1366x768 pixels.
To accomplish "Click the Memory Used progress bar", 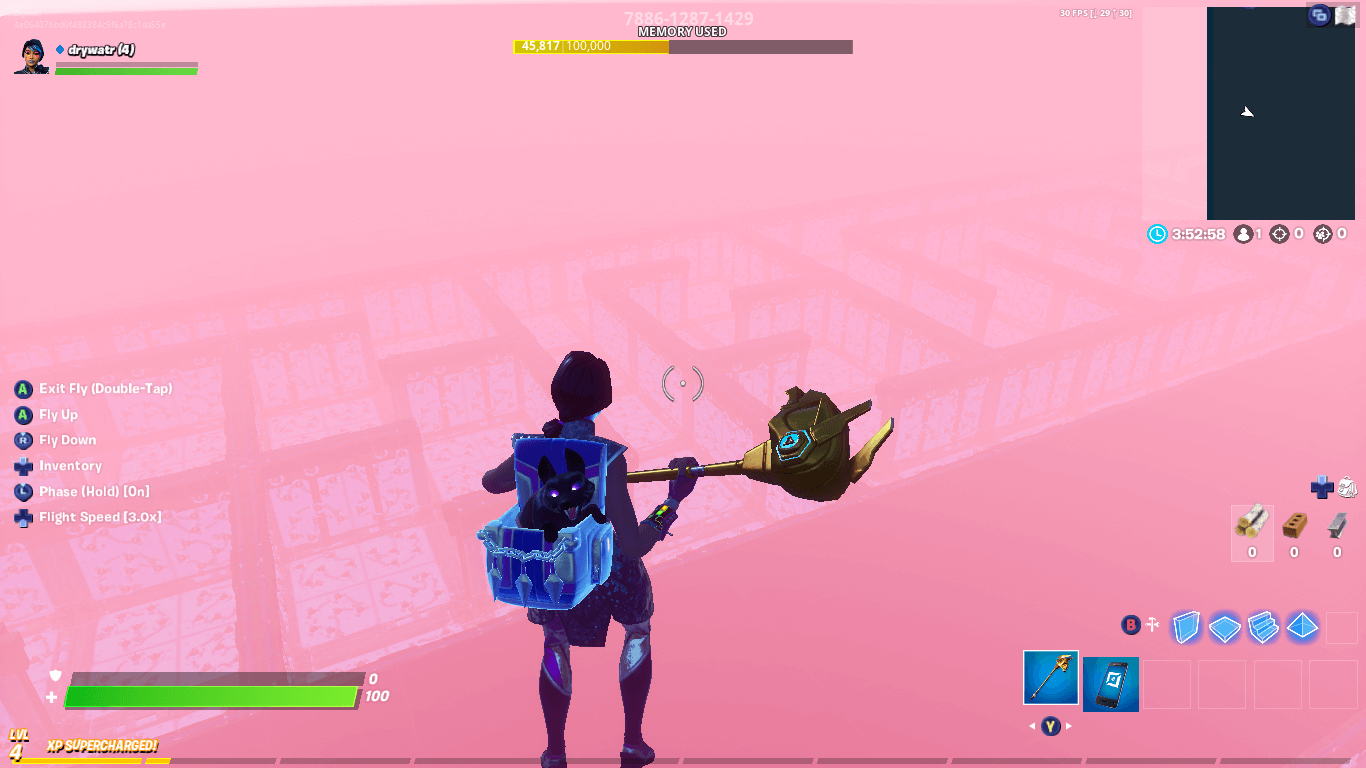I will point(683,46).
